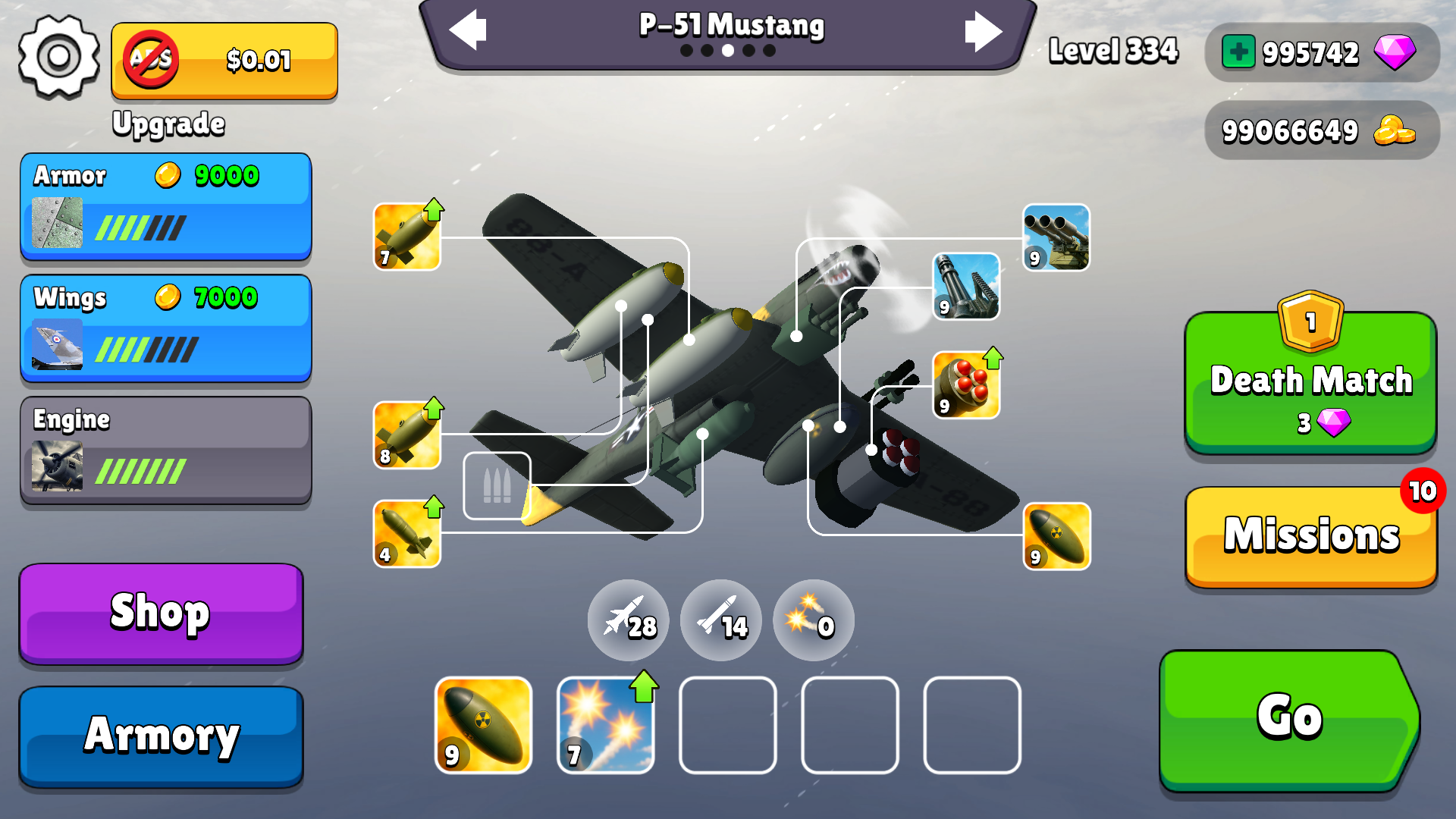
Task: Pick the level 9 red rocket pod weapon
Action: coord(968,384)
